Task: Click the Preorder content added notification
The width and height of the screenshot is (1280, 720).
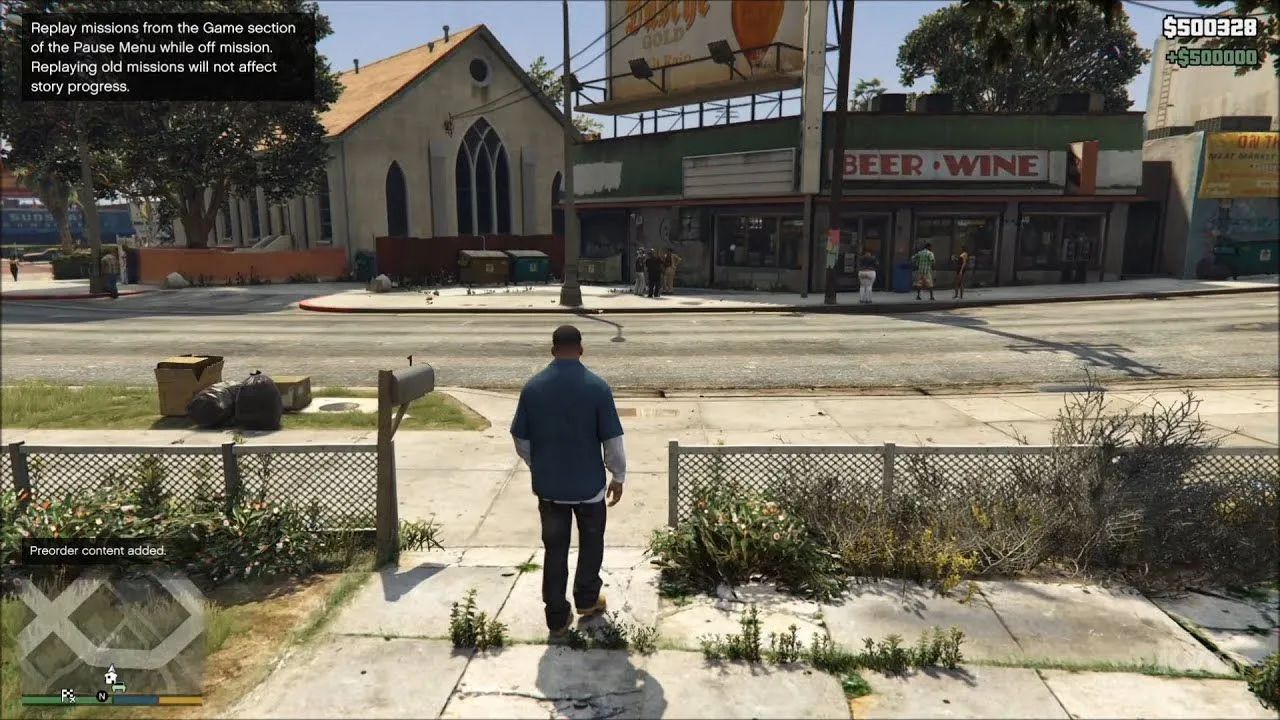Action: 98,549
